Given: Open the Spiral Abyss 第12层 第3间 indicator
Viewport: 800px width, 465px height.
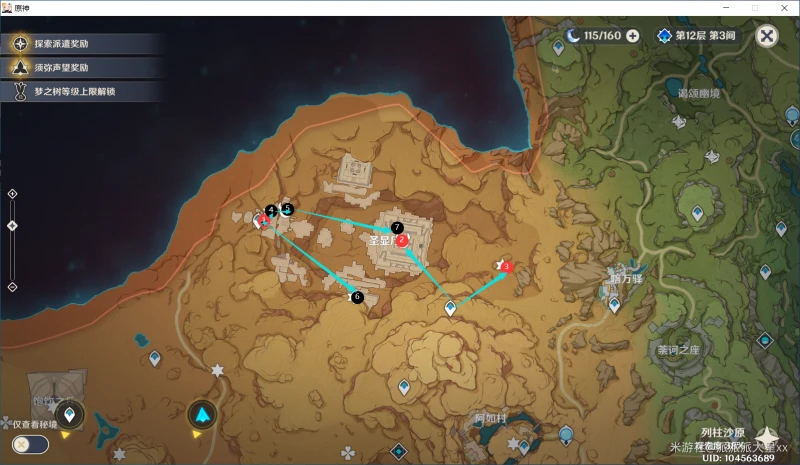Looking at the screenshot, I should point(697,36).
